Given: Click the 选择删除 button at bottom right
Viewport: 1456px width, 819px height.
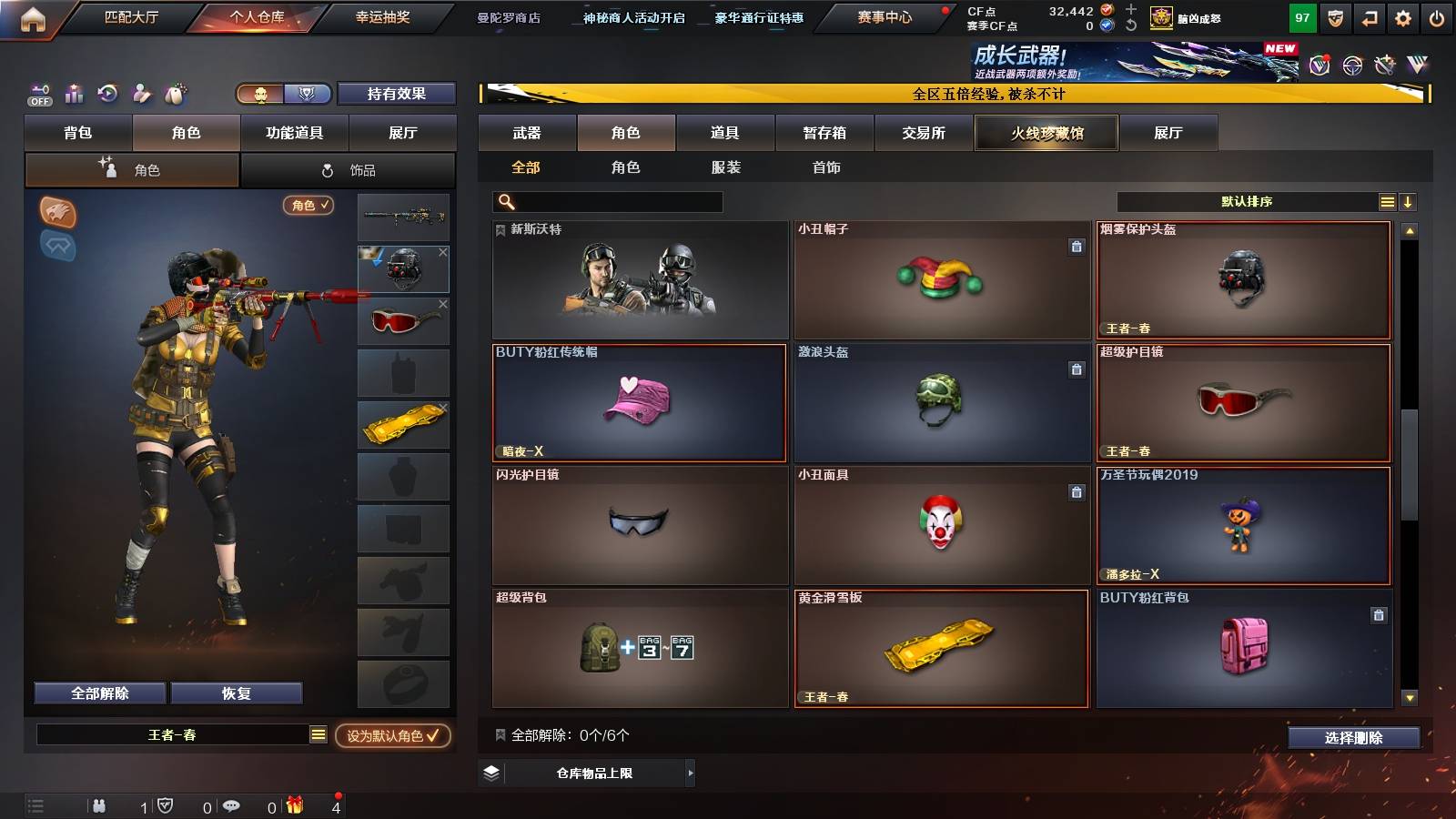Looking at the screenshot, I should coord(1353,738).
